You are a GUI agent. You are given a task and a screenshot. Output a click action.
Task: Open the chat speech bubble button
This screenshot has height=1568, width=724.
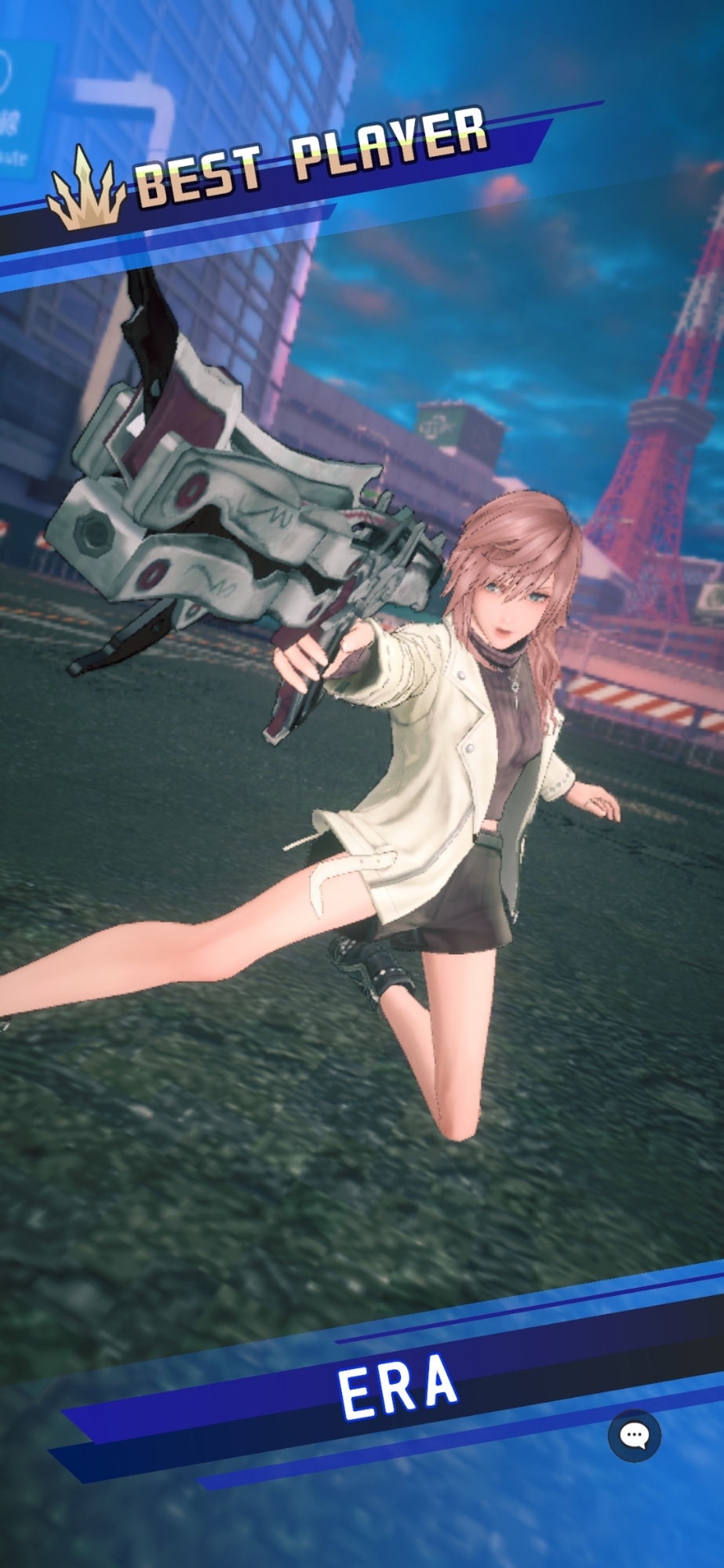tap(634, 1436)
